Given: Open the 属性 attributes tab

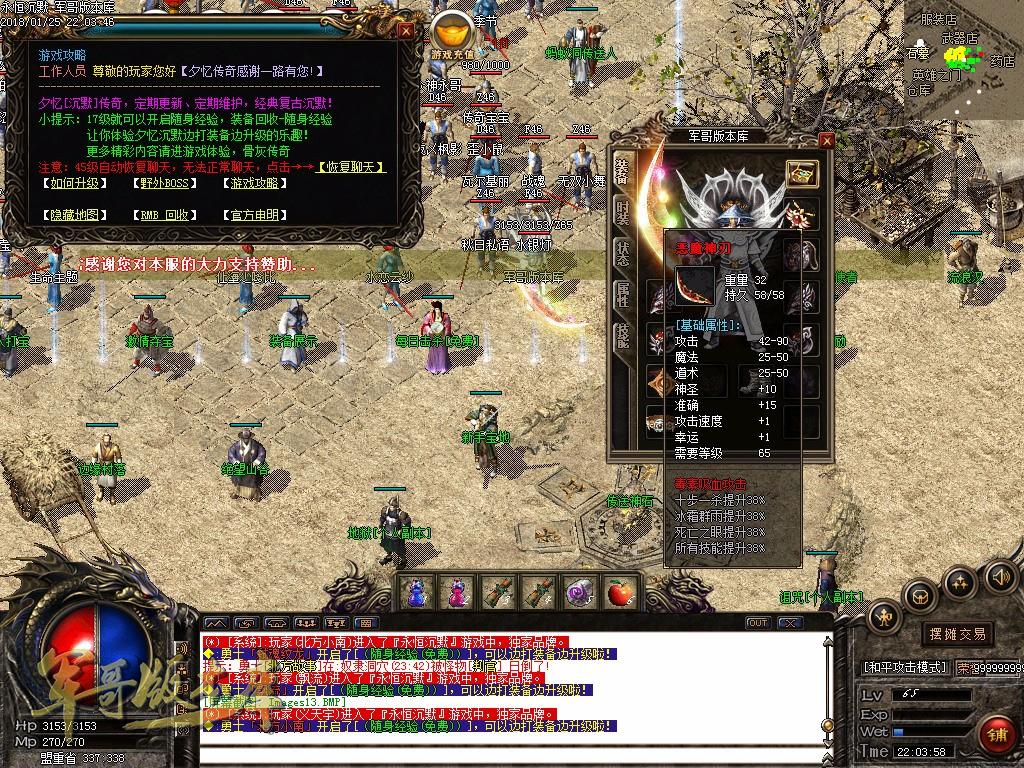Looking at the screenshot, I should tap(622, 294).
